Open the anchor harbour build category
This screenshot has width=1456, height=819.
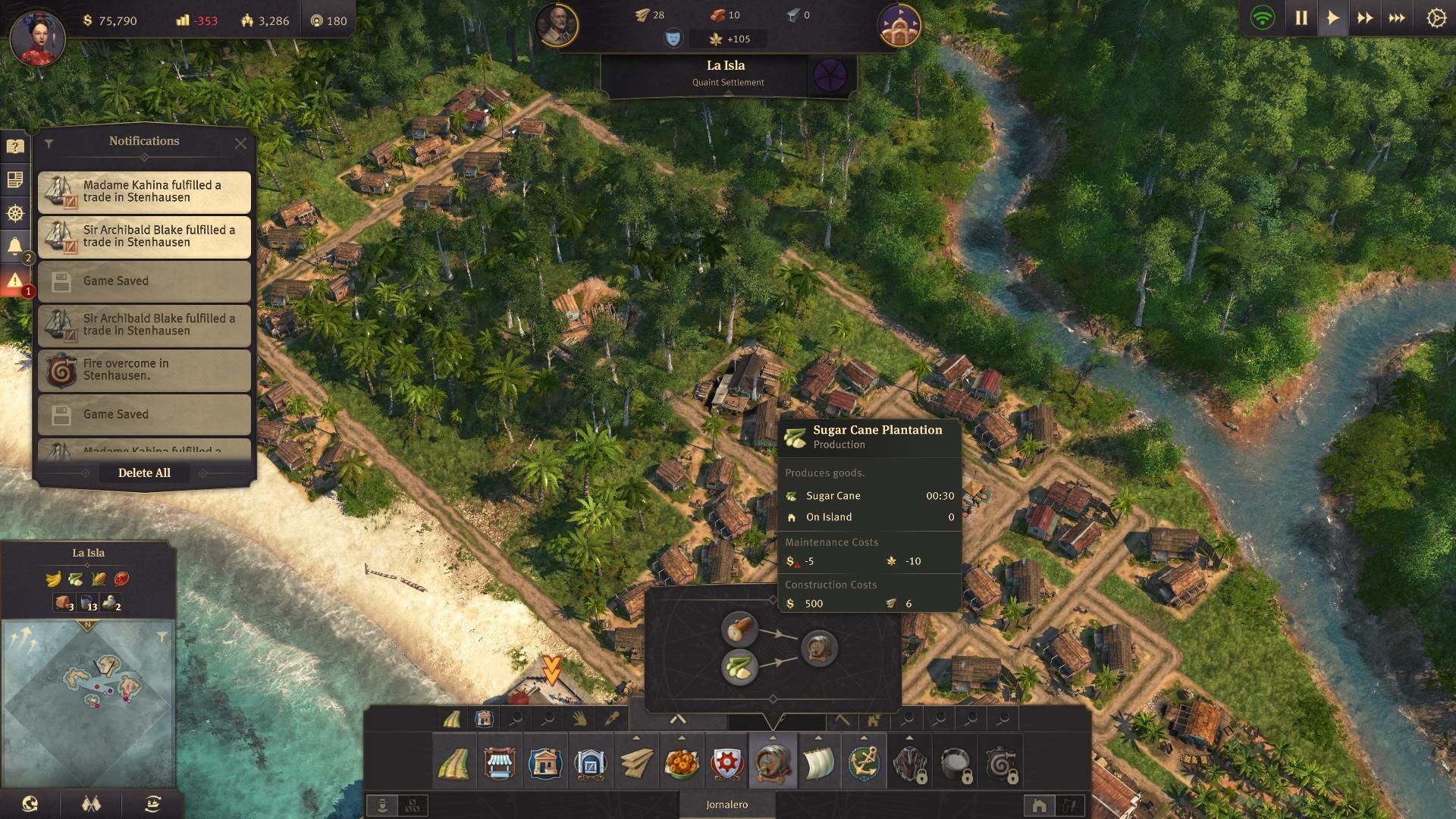(864, 764)
